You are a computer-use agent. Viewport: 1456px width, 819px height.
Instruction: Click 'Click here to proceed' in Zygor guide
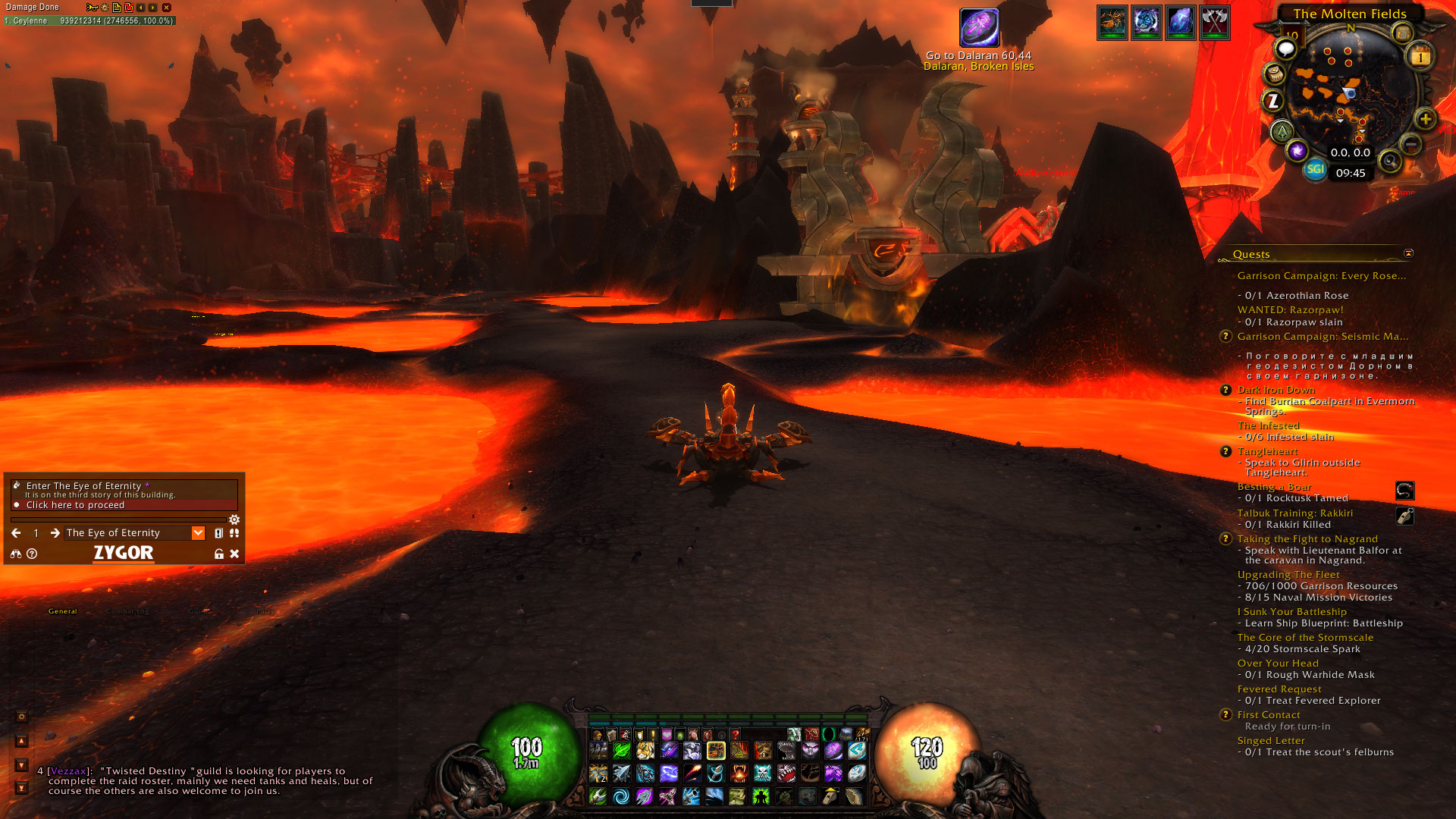(x=75, y=505)
